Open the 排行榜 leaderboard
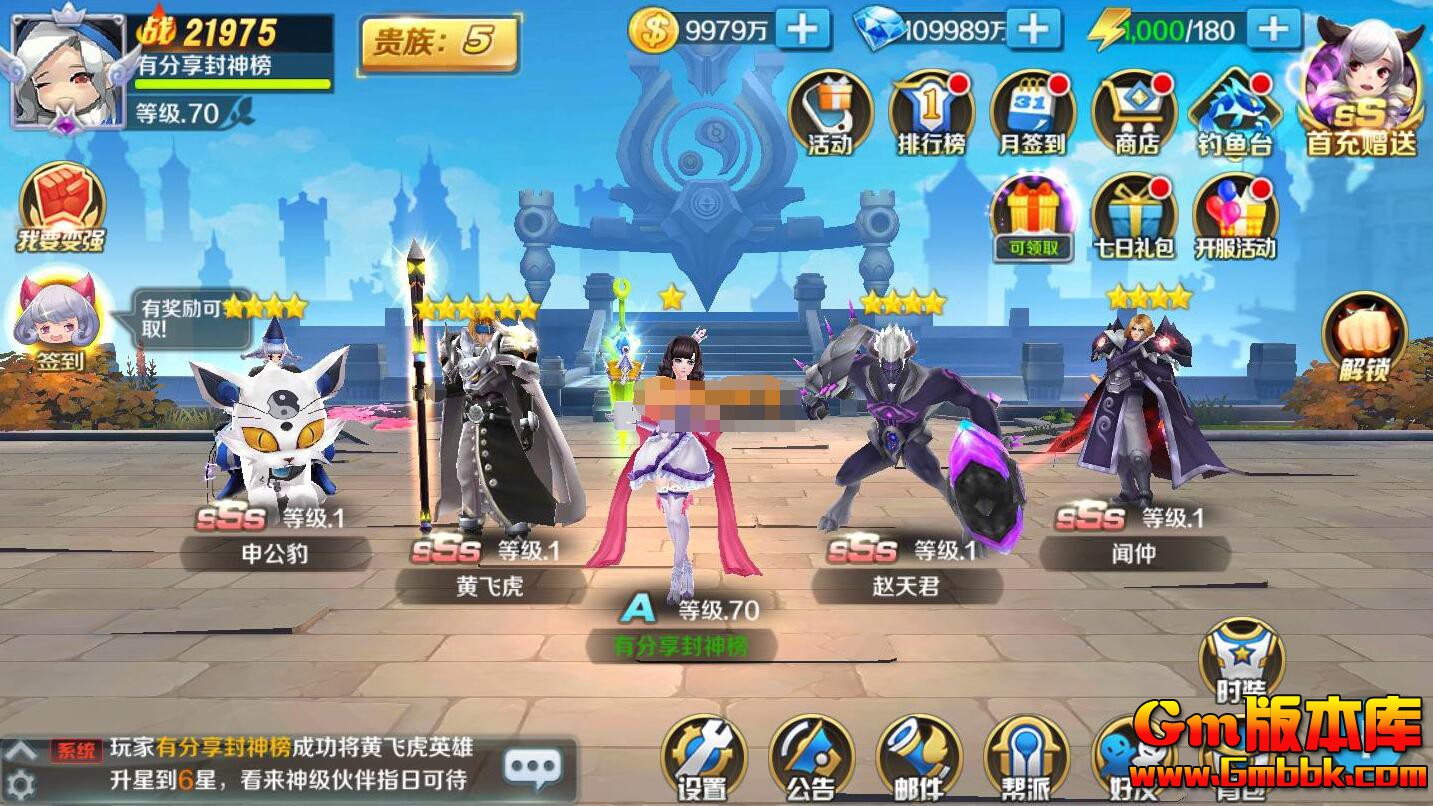 point(931,112)
